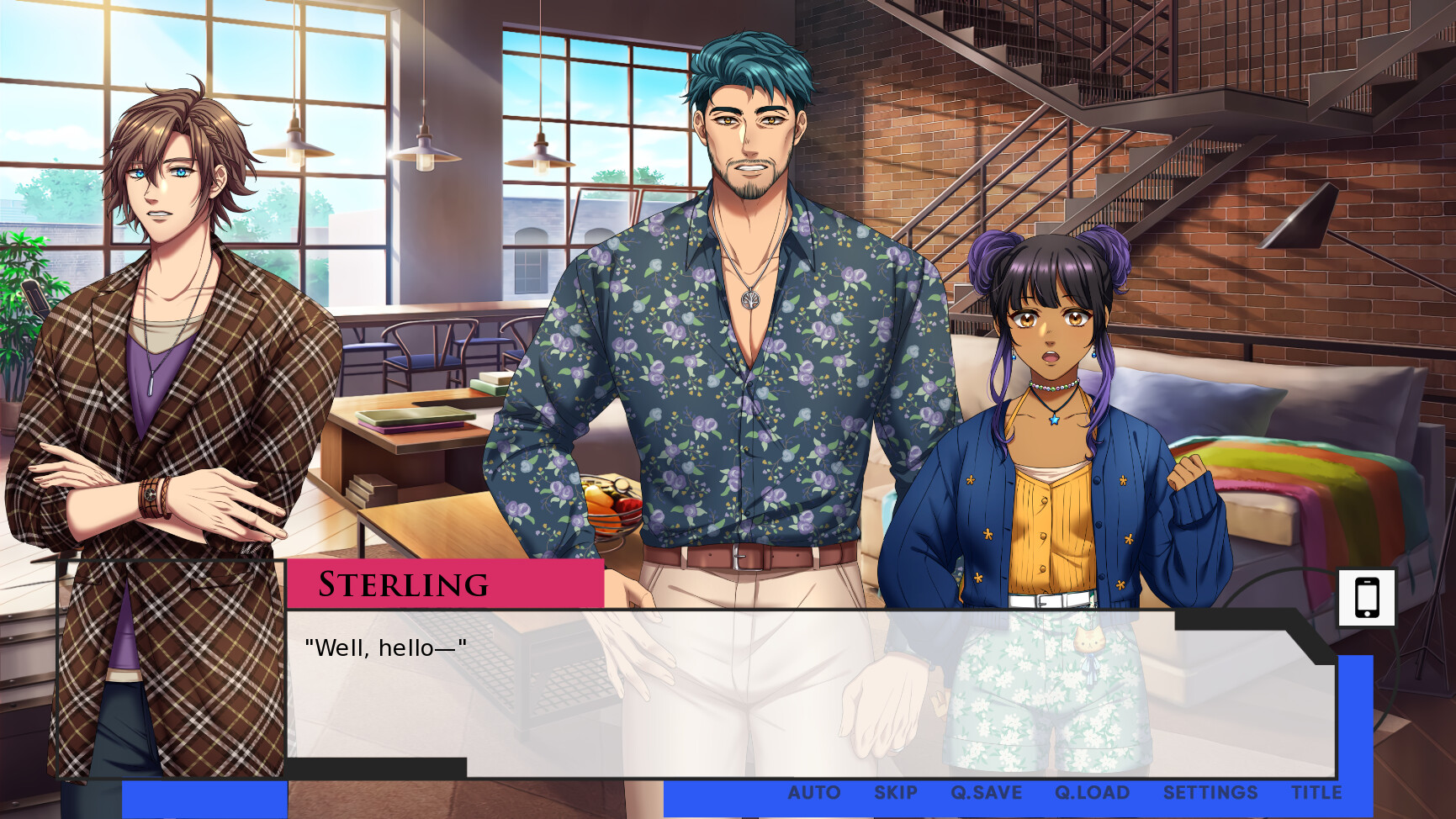
Task: Enable text skipping via SKIP
Action: pyautogui.click(x=896, y=792)
